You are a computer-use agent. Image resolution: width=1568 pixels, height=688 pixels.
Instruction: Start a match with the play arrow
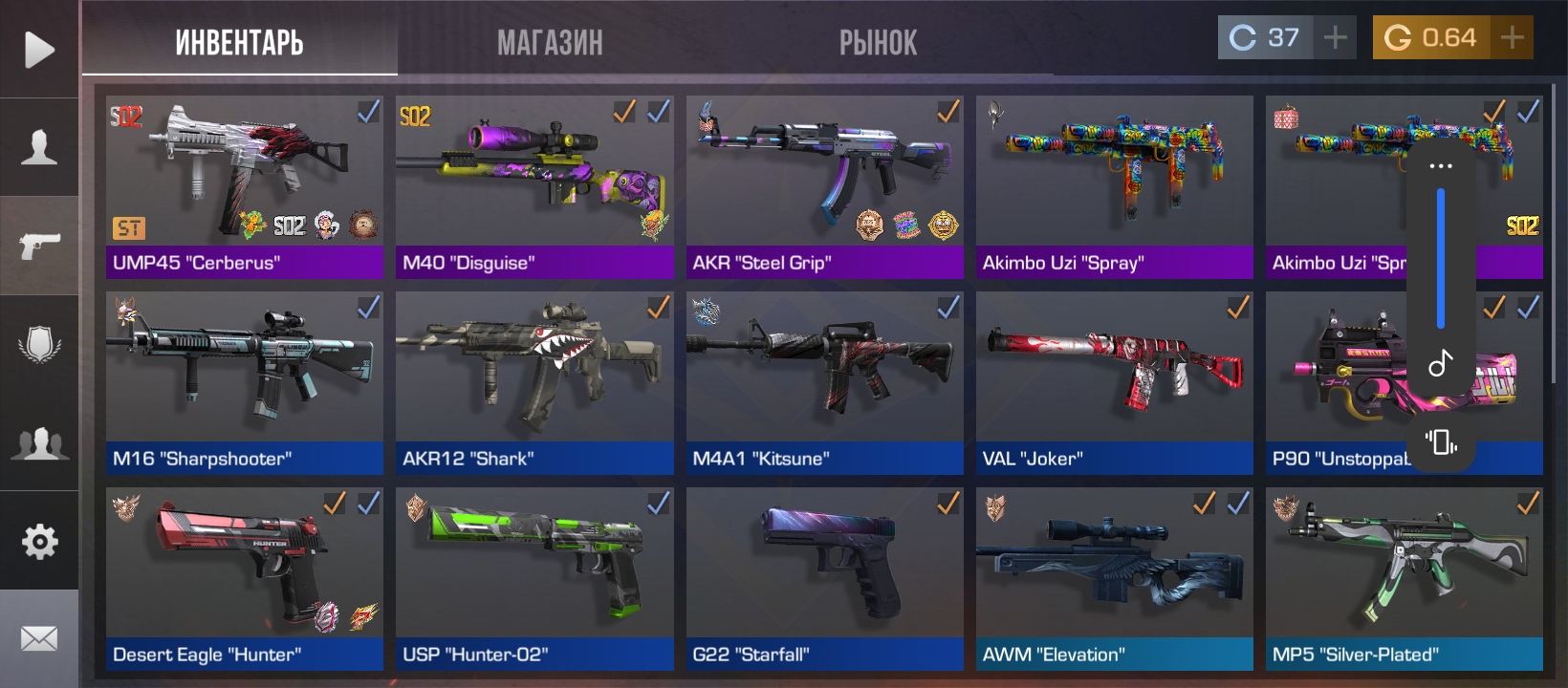click(x=39, y=50)
